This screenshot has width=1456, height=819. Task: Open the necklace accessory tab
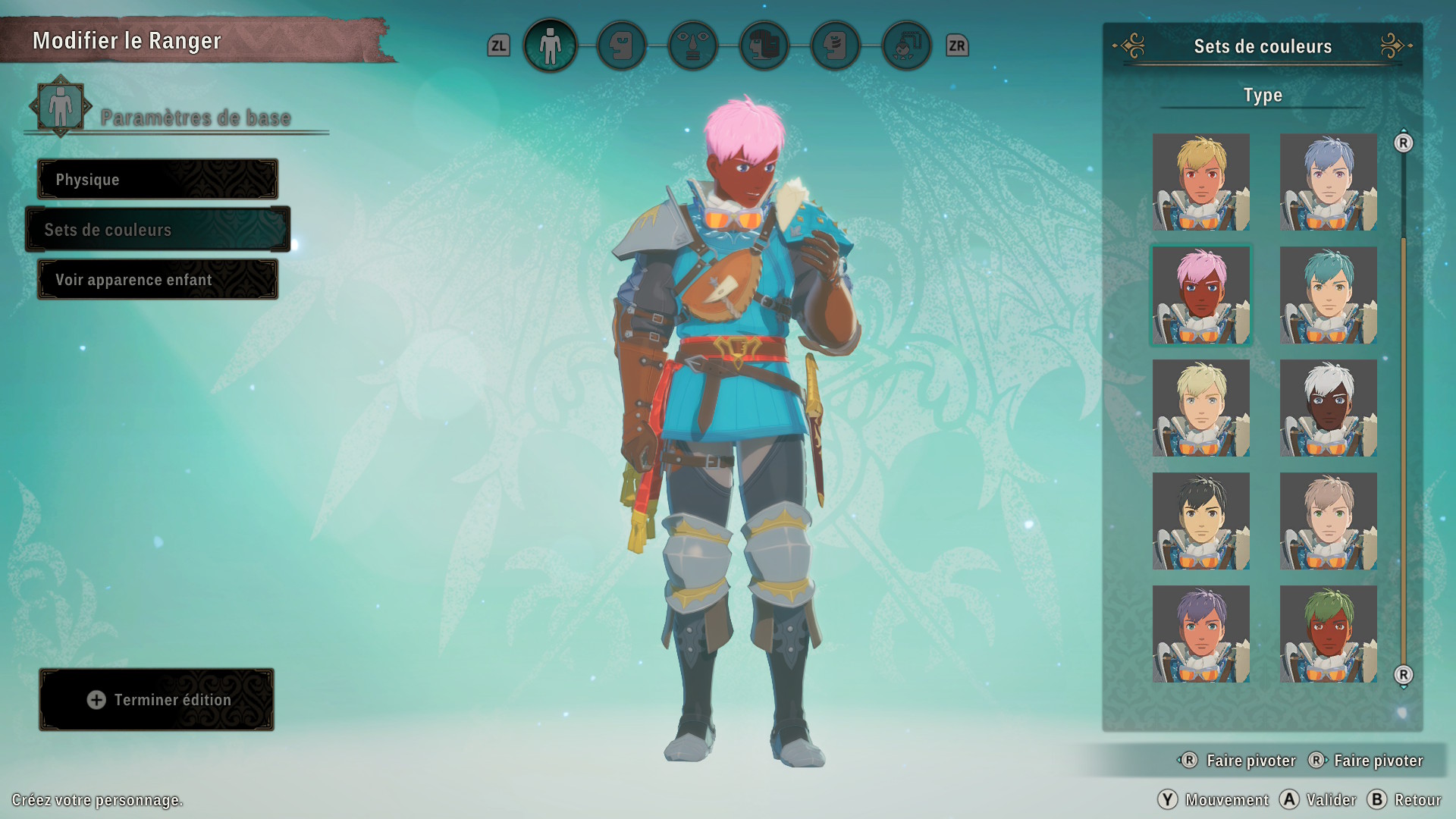[x=906, y=46]
